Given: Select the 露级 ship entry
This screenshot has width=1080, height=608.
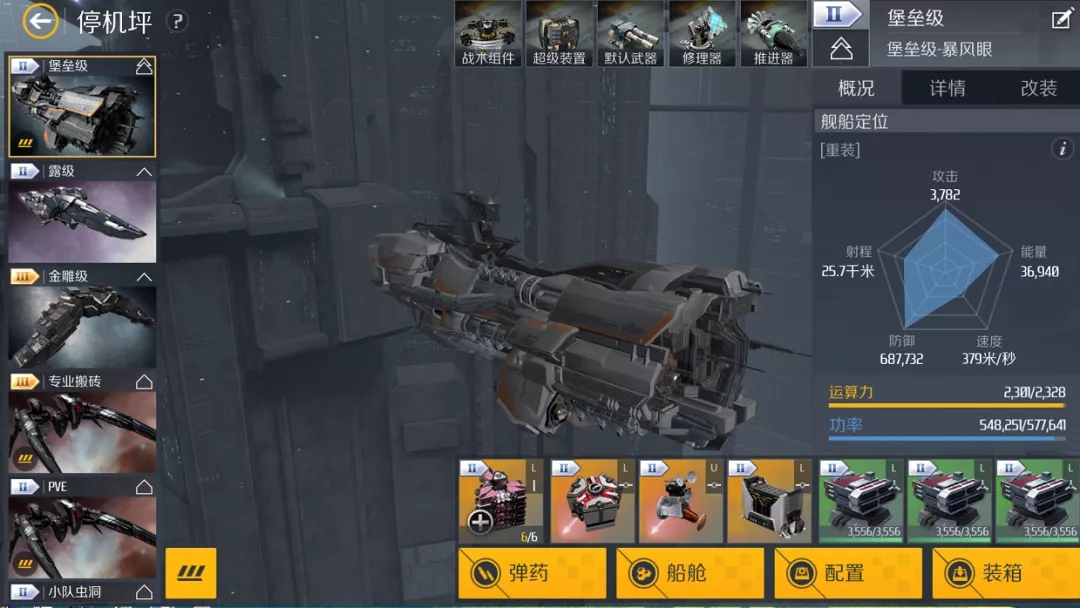Looking at the screenshot, I should (82, 213).
